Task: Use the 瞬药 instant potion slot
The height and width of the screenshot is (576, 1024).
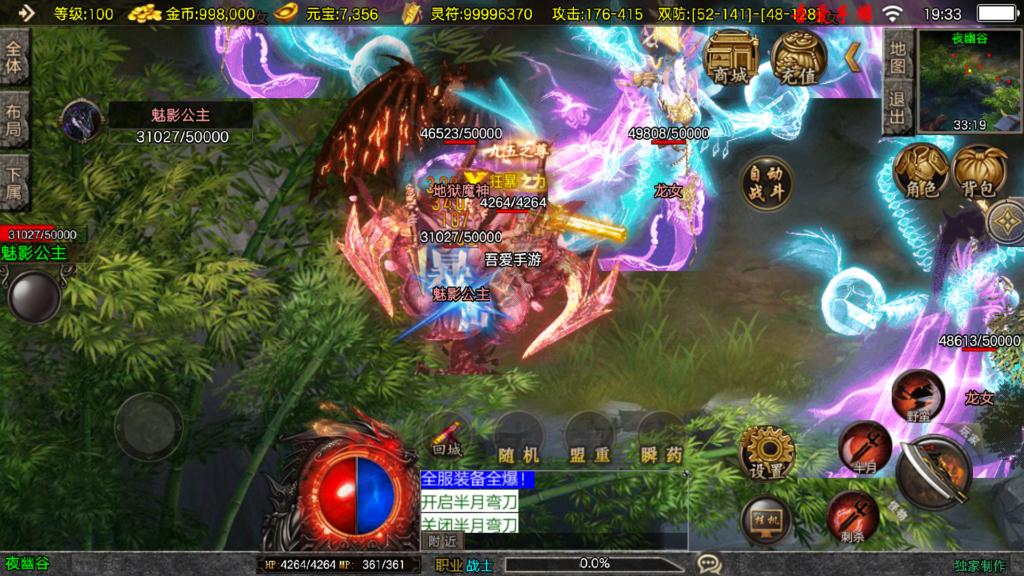Action: [661, 438]
